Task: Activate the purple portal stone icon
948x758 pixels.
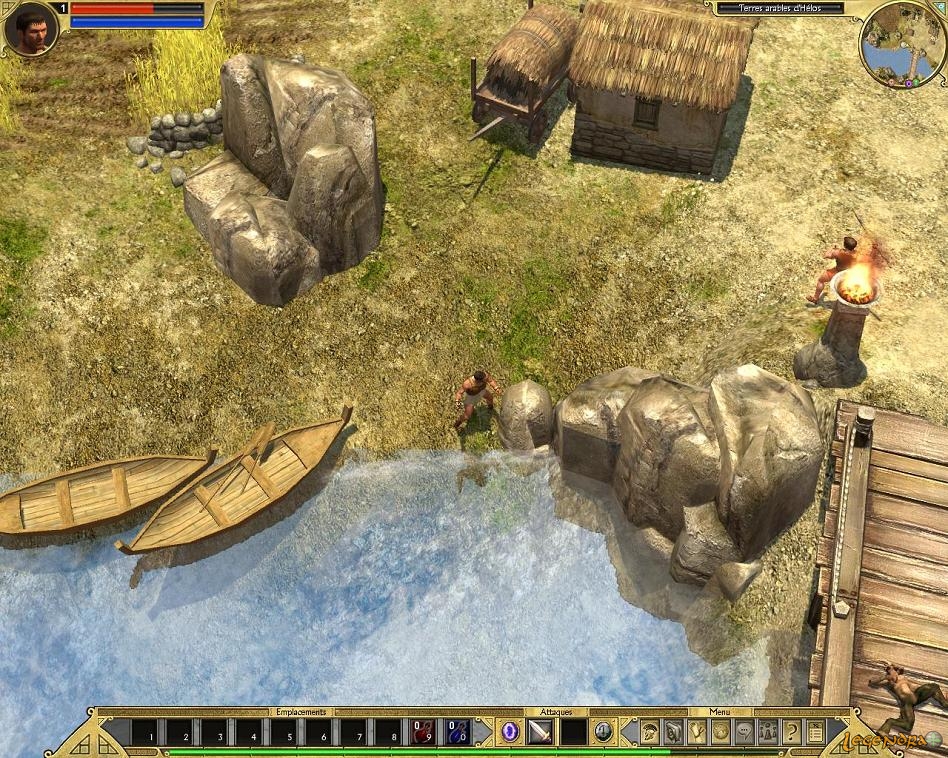Action: click(x=510, y=732)
